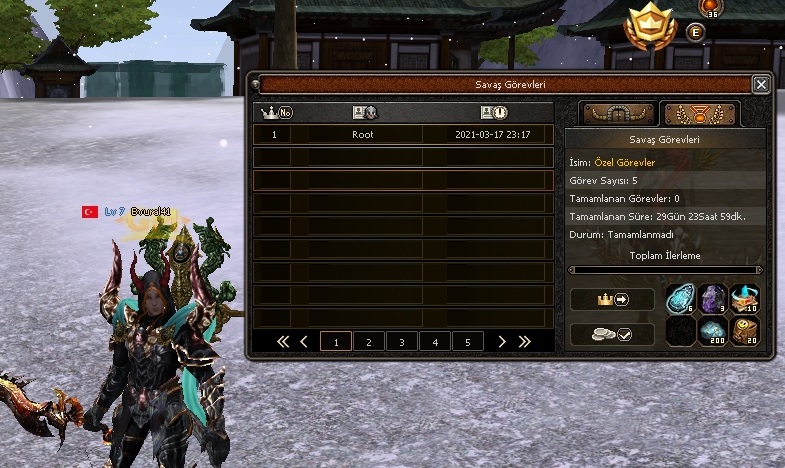Close the Savaş Görevleri window
Image resolution: width=785 pixels, height=468 pixels.
(x=761, y=85)
